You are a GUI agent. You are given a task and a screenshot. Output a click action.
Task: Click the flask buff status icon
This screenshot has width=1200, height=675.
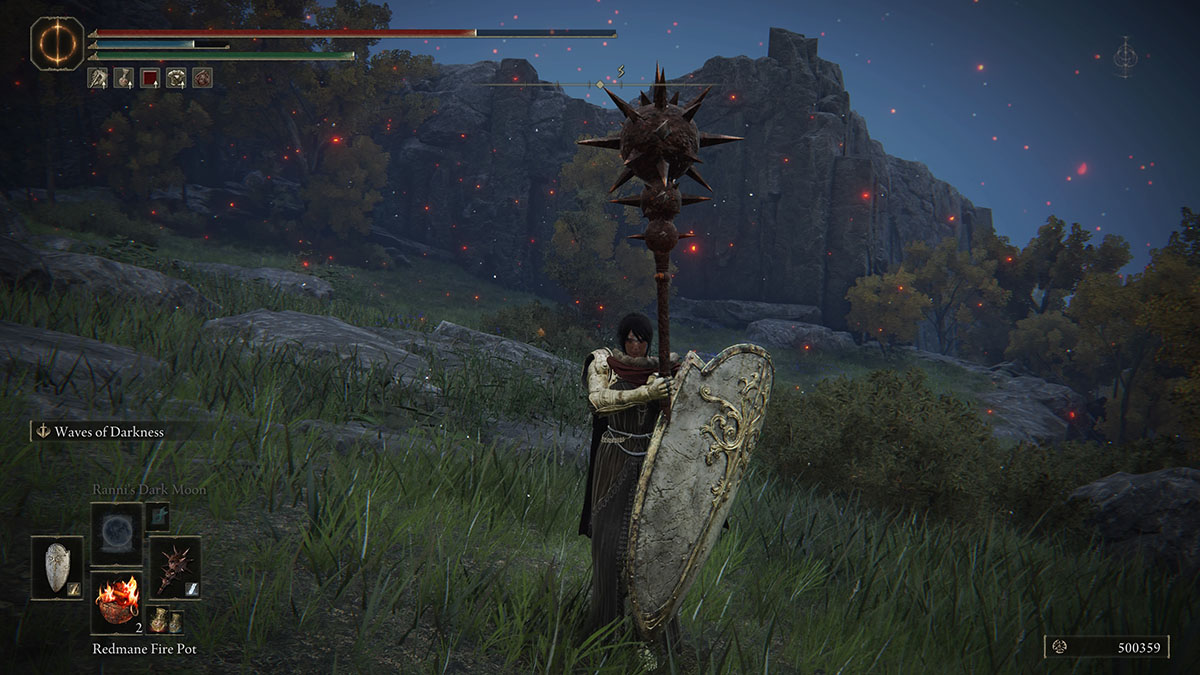coord(124,77)
